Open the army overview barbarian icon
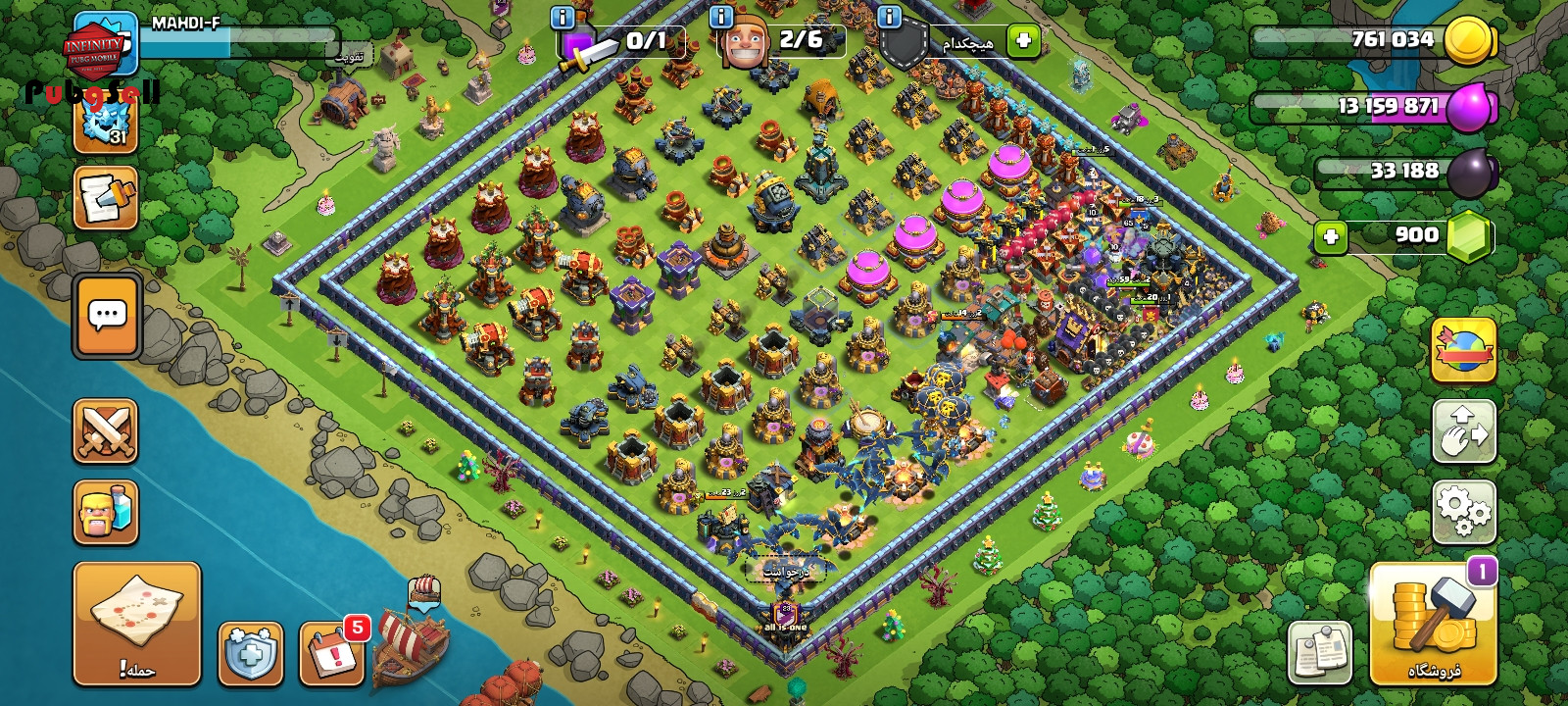1568x706 pixels. 106,512
